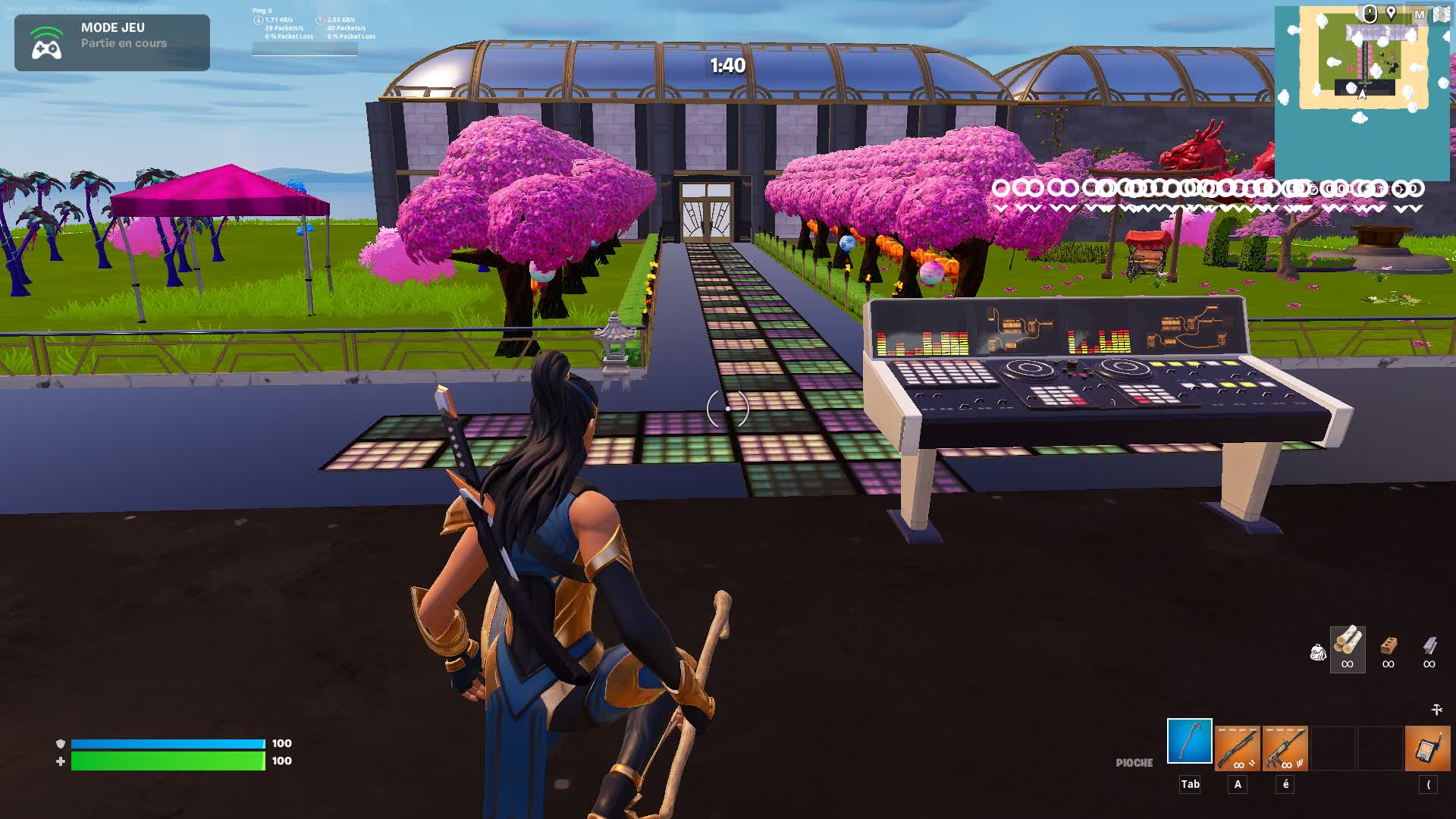The image size is (1456, 819).
Task: Click the waypoint location pin above the minimap
Action: 1391,12
